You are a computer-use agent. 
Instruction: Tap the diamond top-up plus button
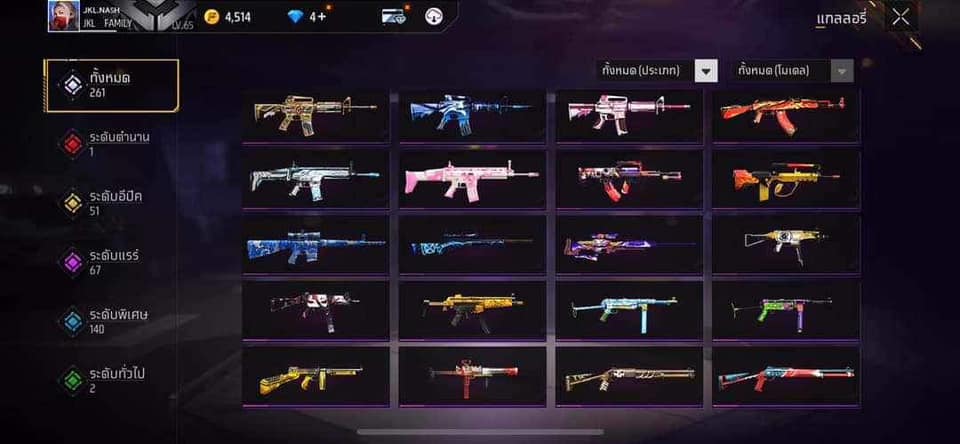319,17
